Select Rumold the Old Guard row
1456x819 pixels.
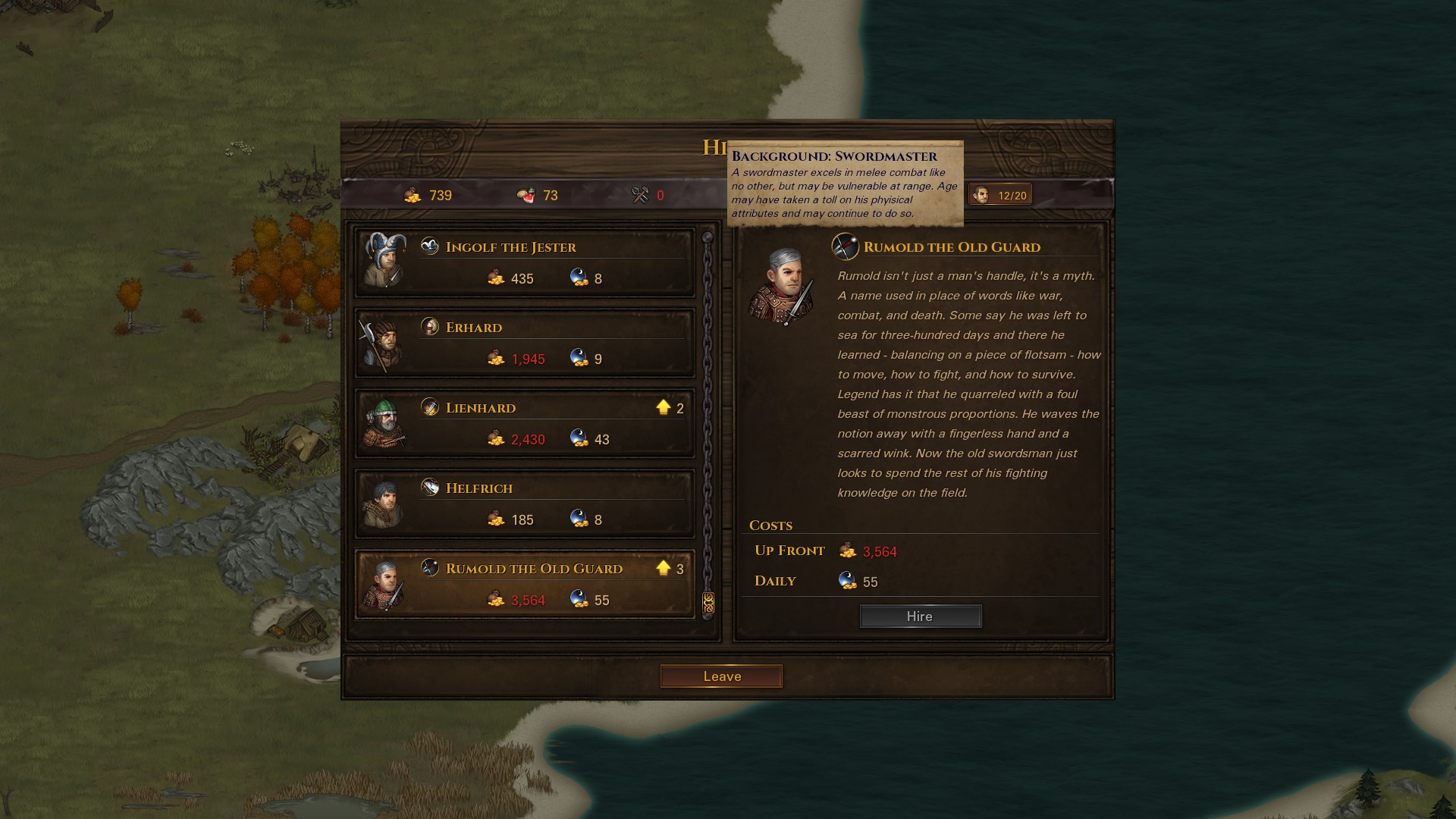(525, 584)
